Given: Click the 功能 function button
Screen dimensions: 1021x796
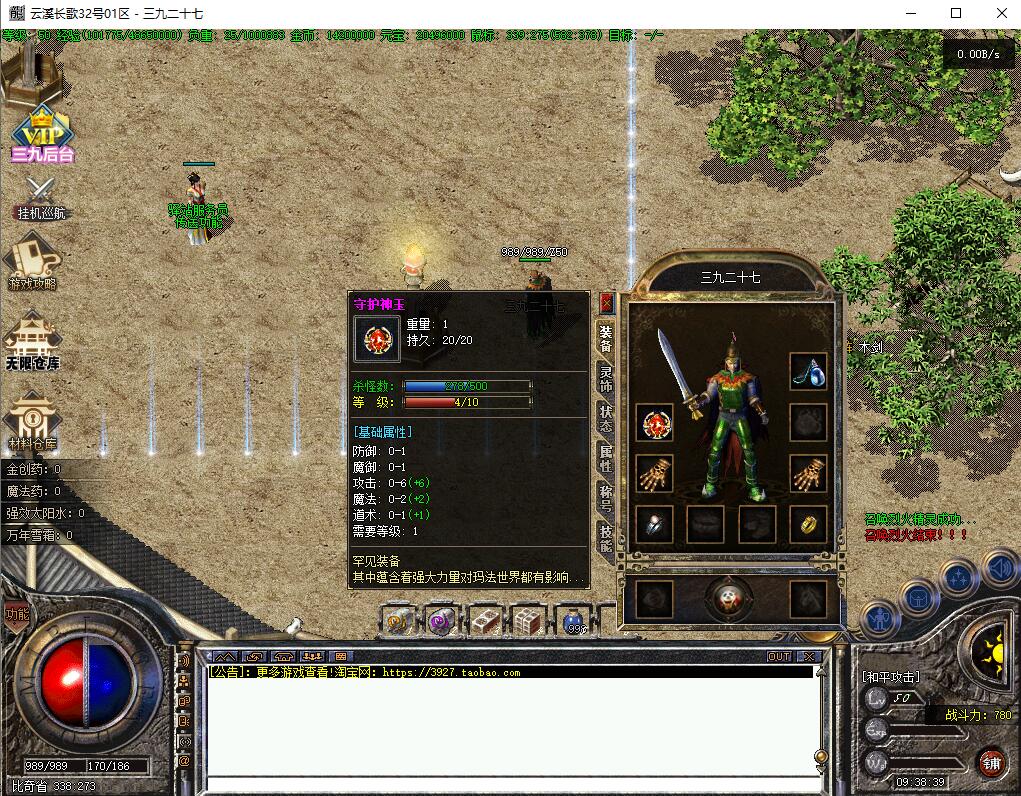Looking at the screenshot, I should coord(17,614).
